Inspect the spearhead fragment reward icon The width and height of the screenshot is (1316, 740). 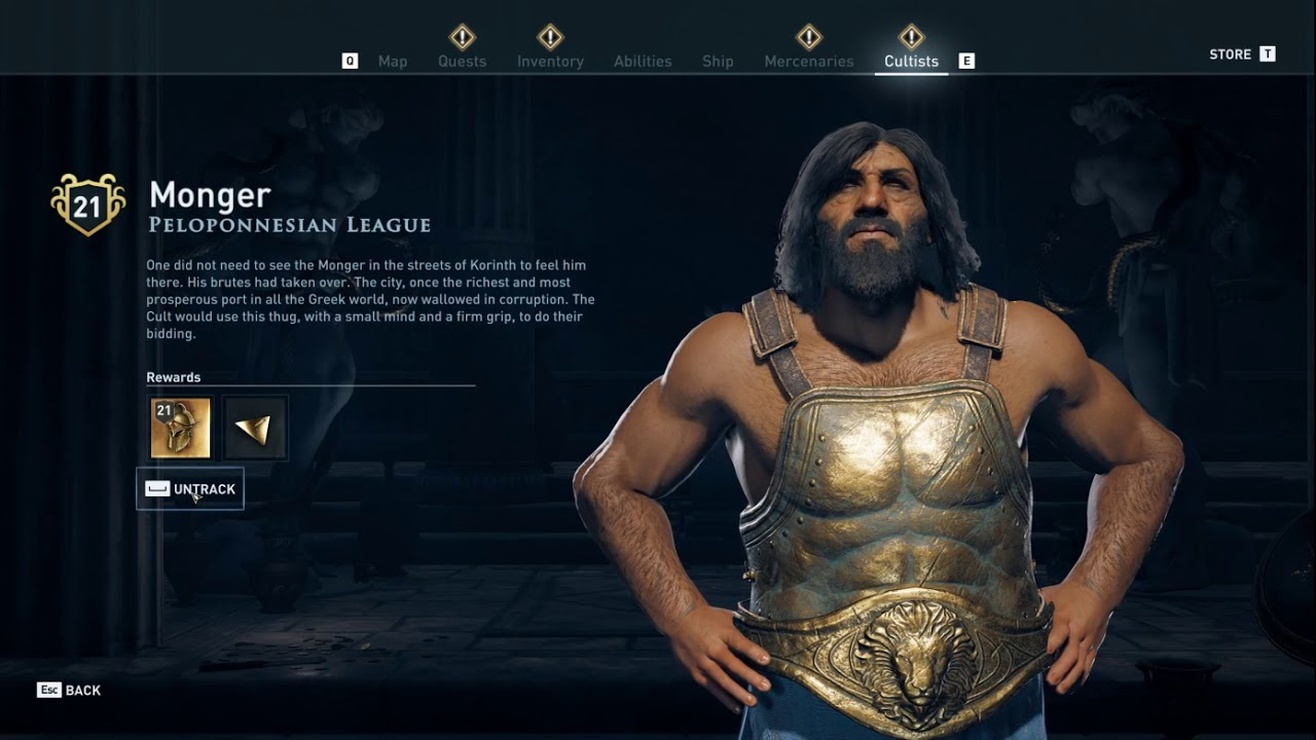pos(254,427)
